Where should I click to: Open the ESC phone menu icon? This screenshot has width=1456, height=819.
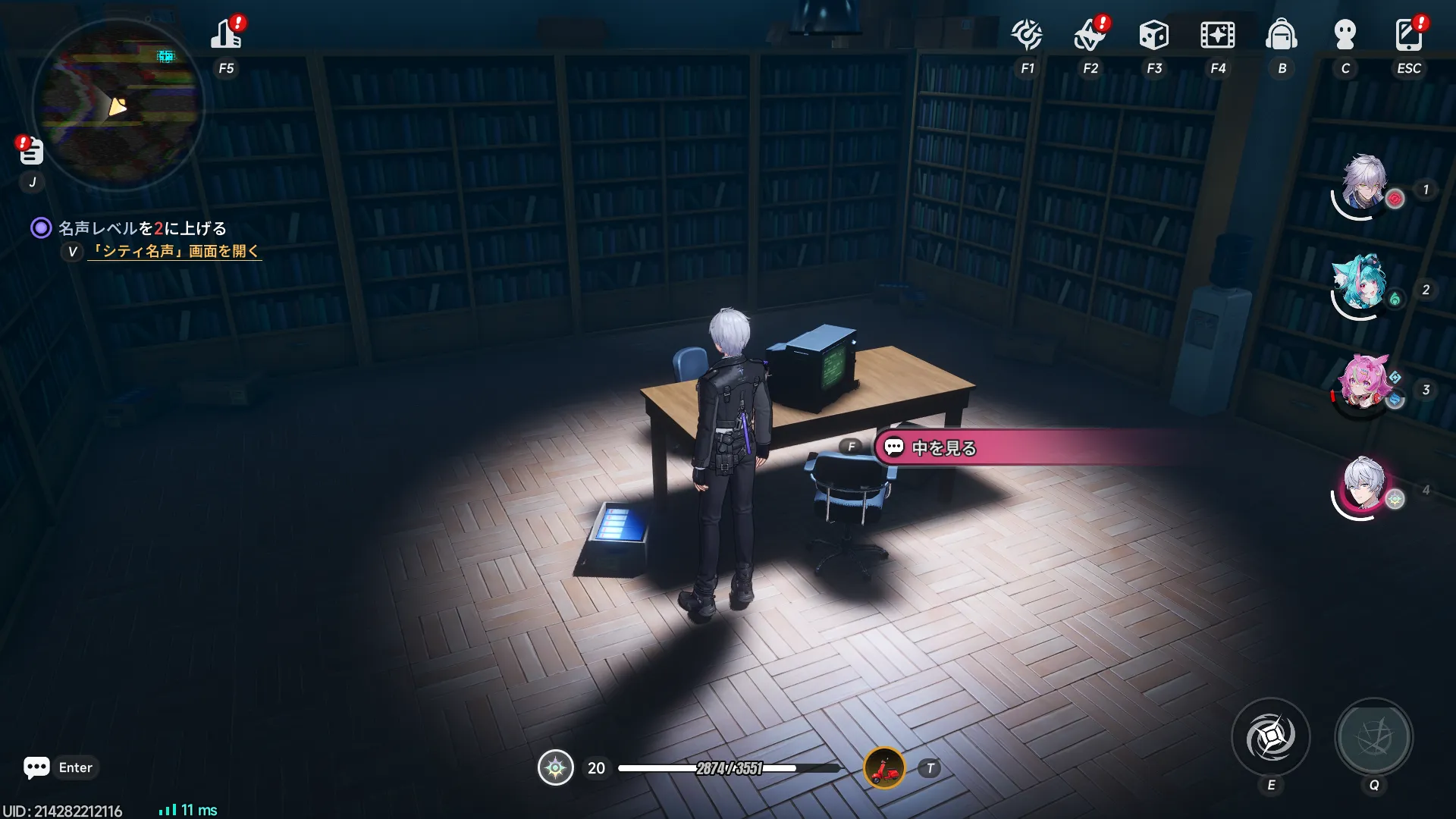point(1408,35)
